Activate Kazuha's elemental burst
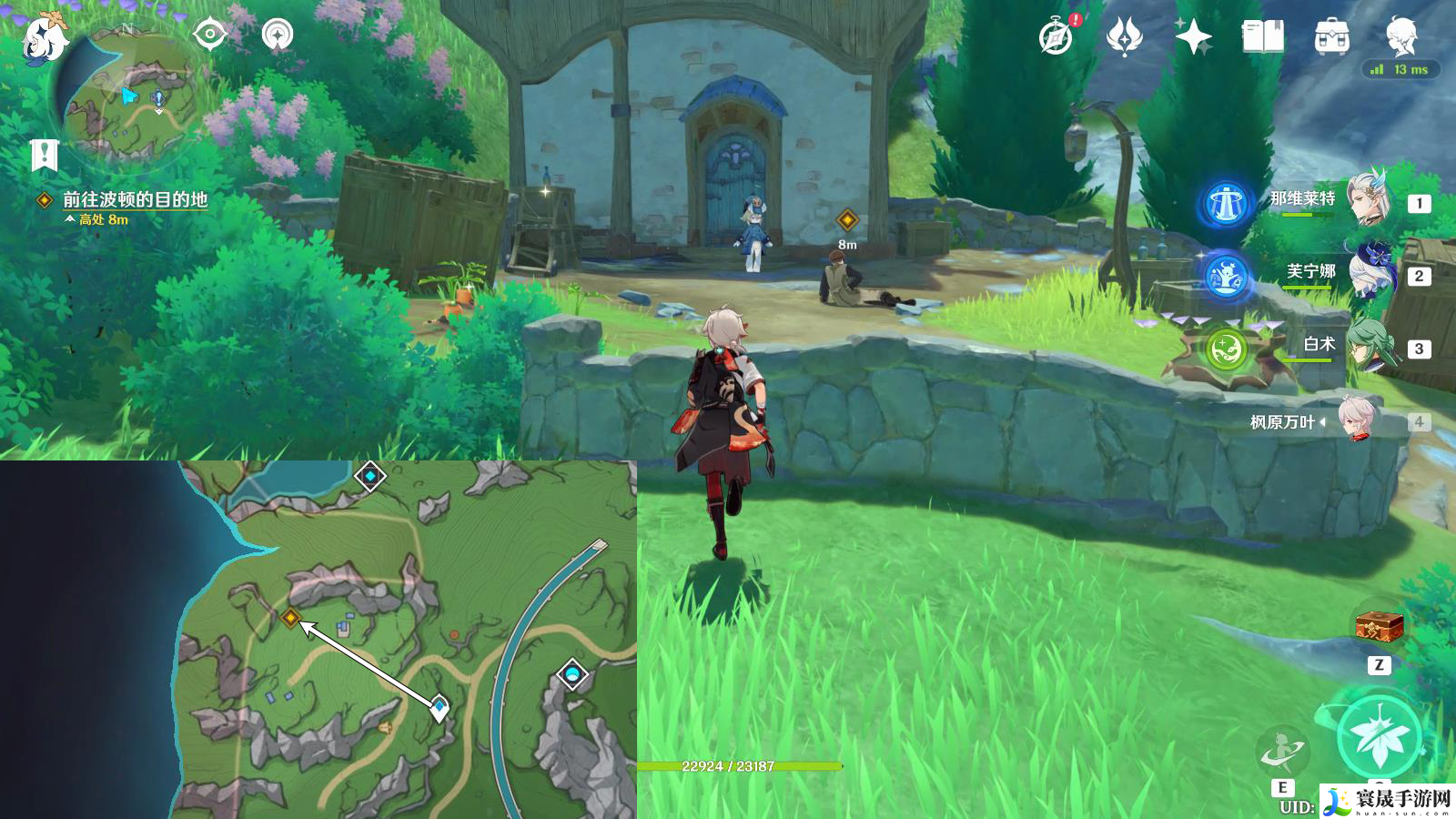Viewport: 1456px width, 819px height. pos(1380,737)
